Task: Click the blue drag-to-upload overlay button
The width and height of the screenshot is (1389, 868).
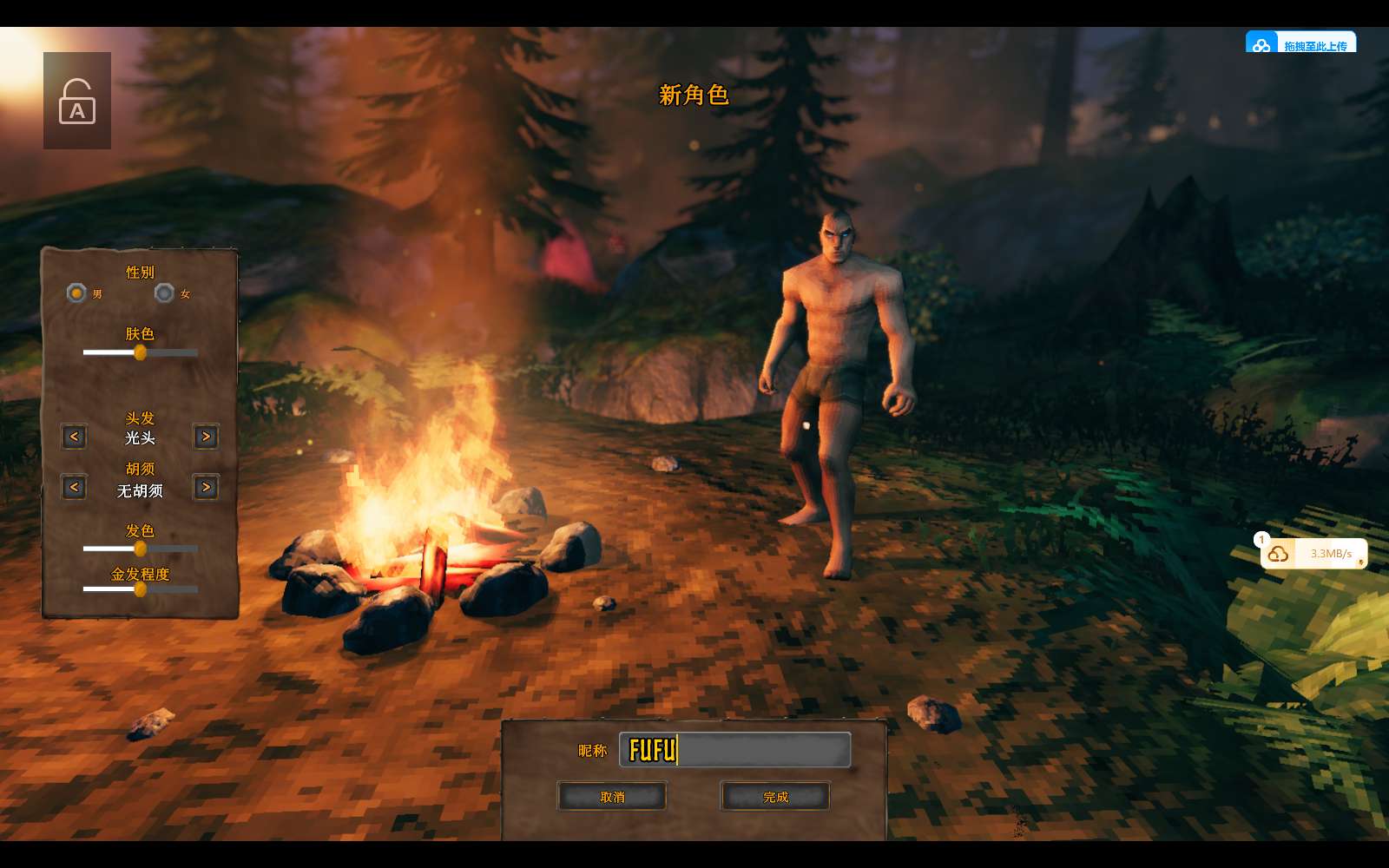Action: 1300,44
